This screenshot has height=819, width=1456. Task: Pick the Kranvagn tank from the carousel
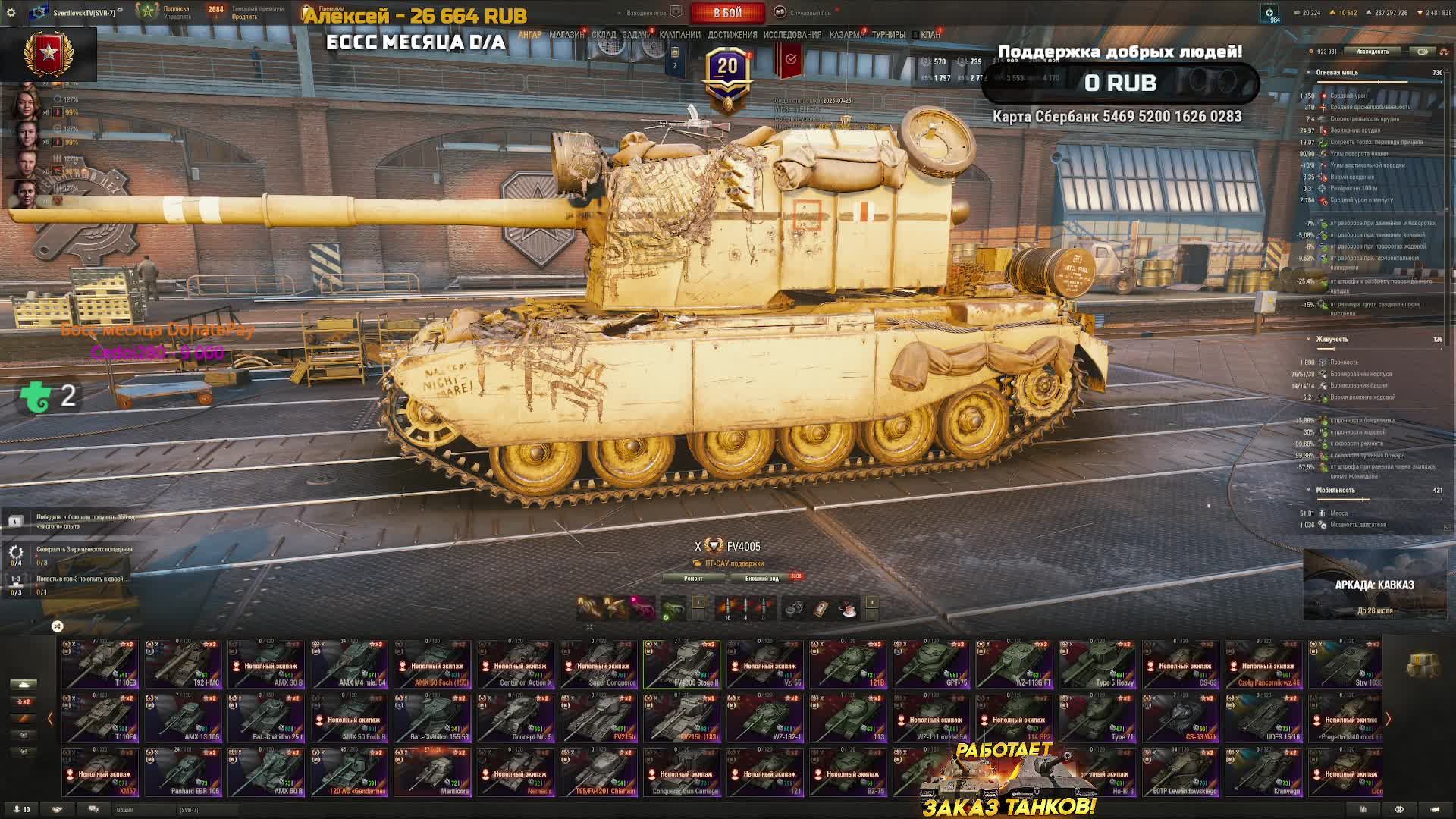click(x=1263, y=773)
